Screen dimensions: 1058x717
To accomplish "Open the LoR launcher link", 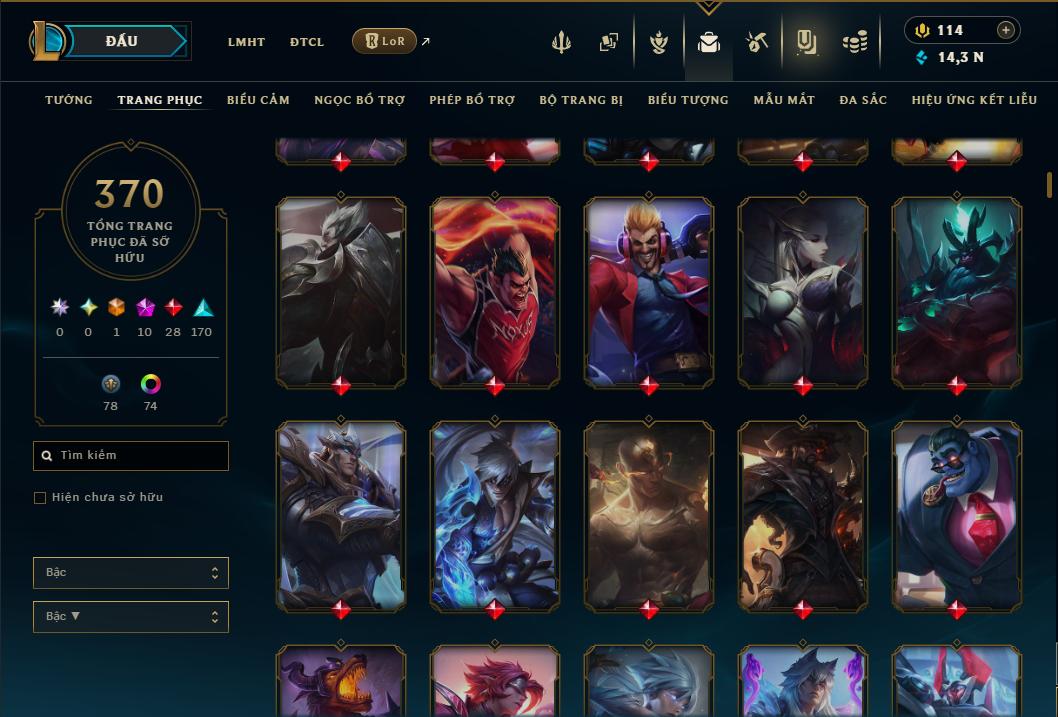I will click(x=385, y=41).
